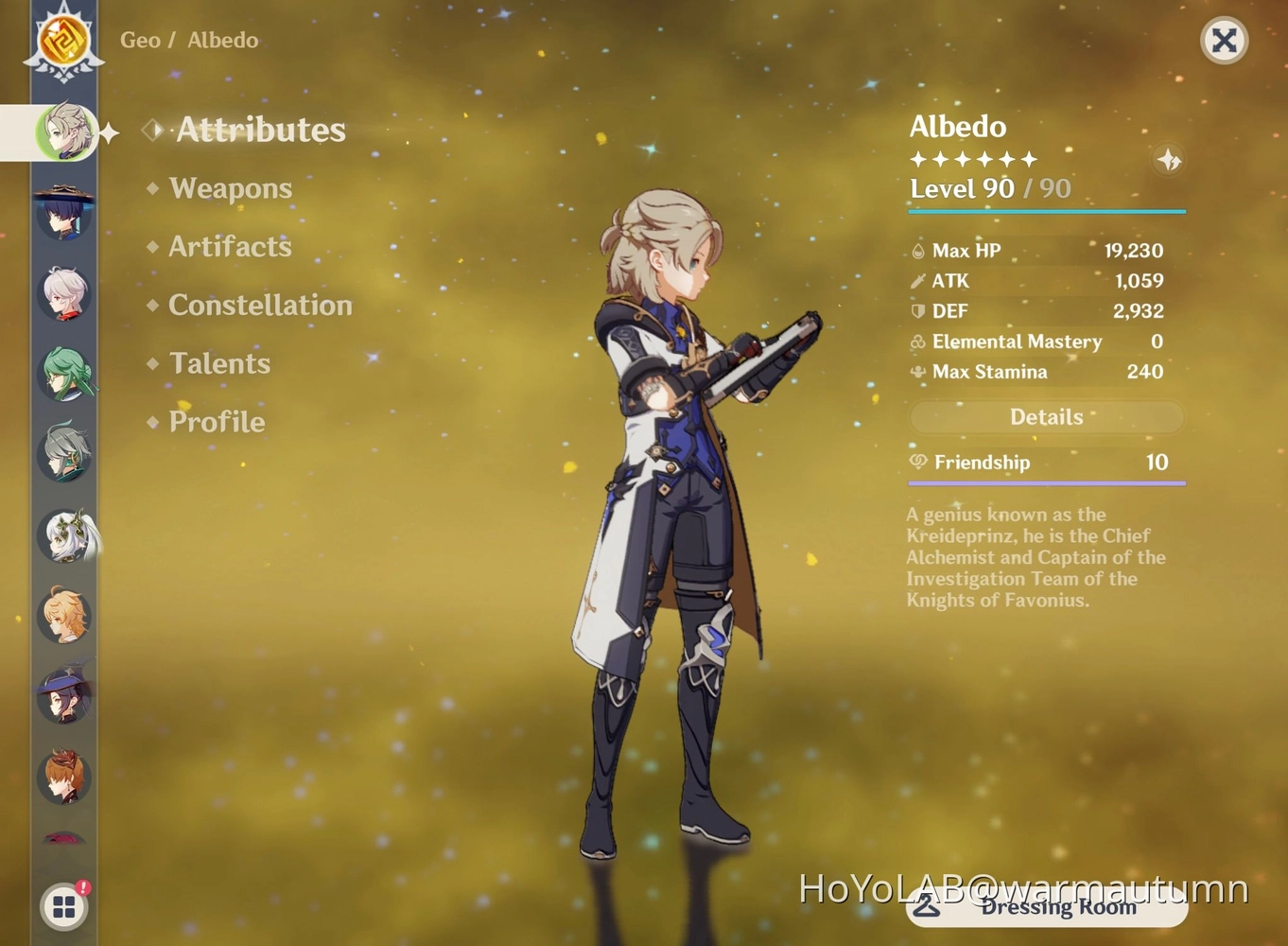Click the Friendship level progress bar
The image size is (1288, 946).
[1046, 482]
